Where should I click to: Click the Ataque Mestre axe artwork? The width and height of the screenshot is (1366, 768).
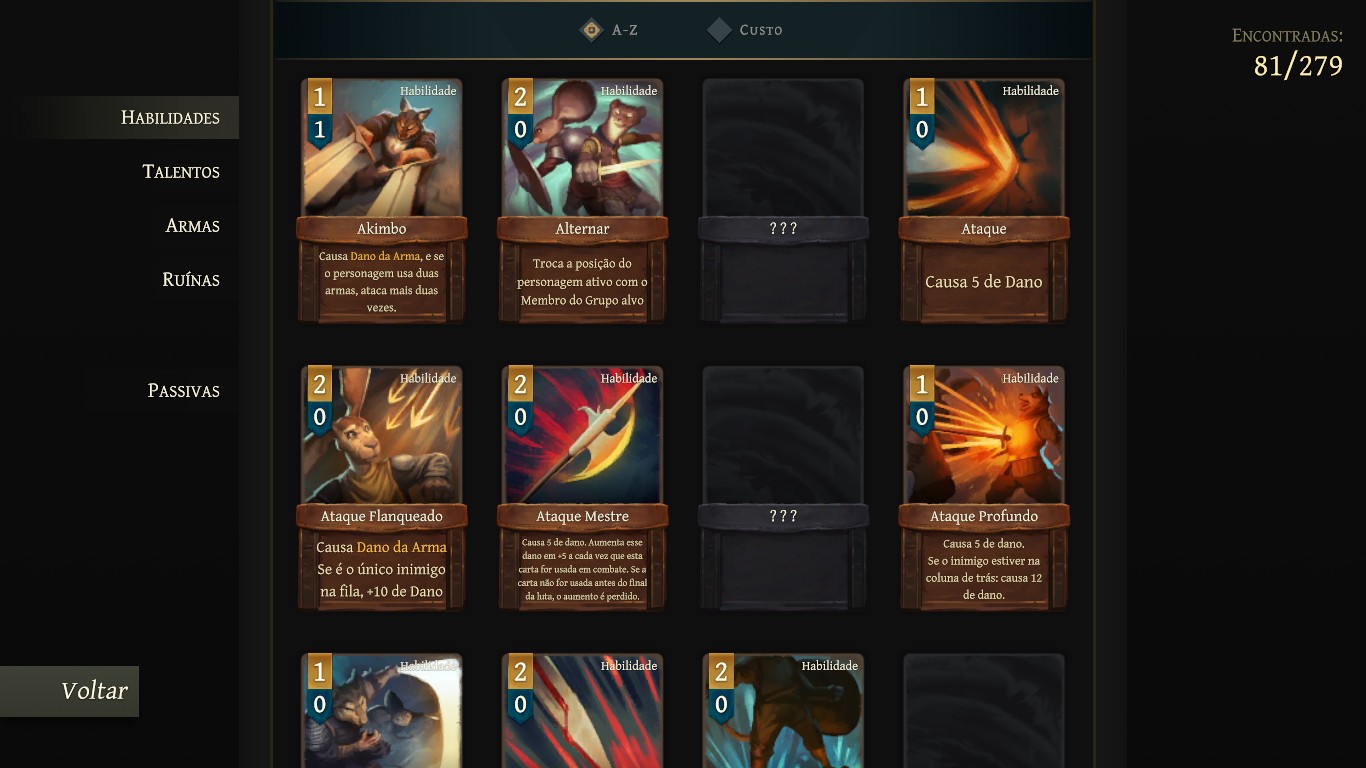click(581, 438)
